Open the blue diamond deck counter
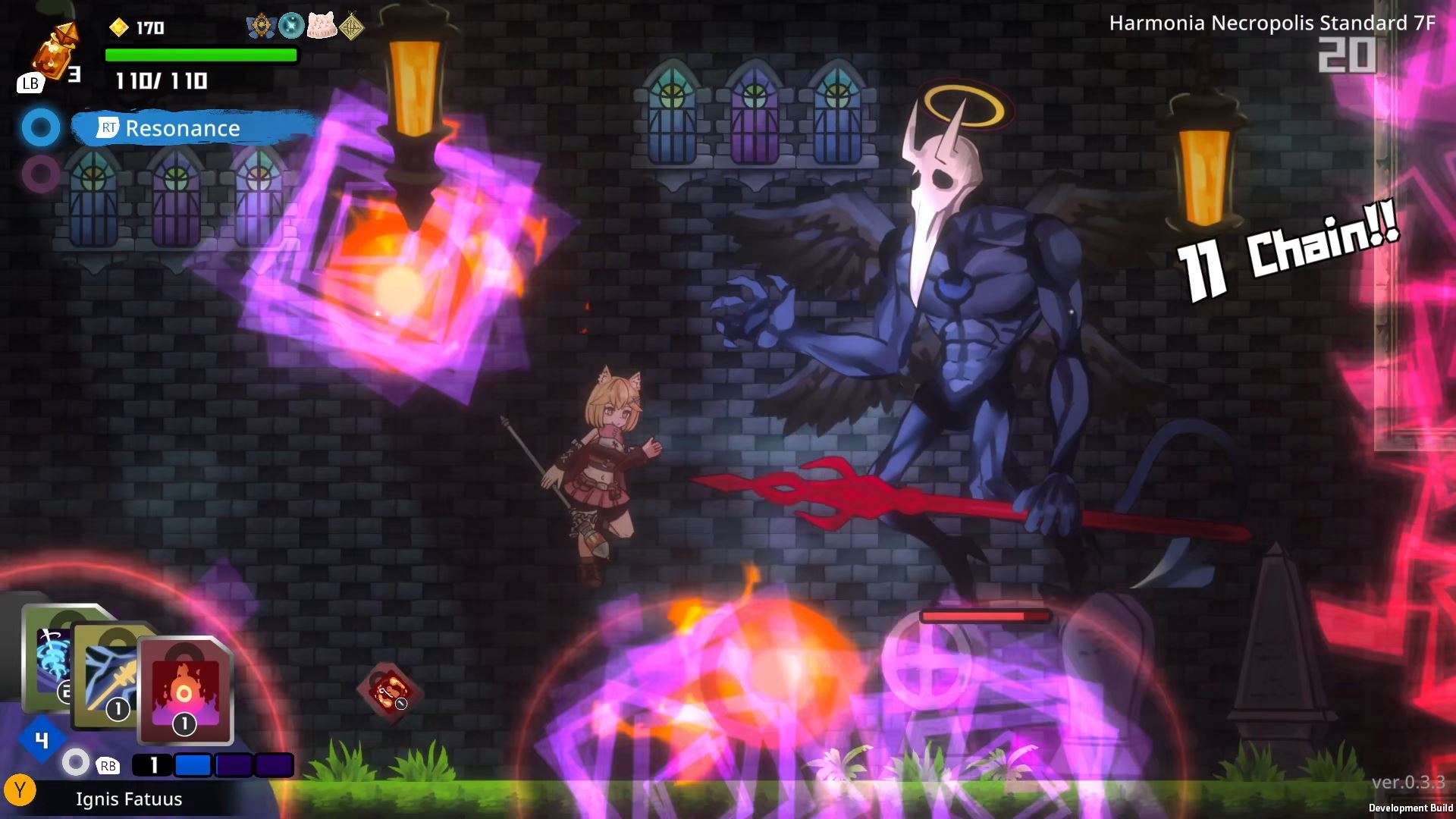Viewport: 1456px width, 819px height. tap(42, 739)
